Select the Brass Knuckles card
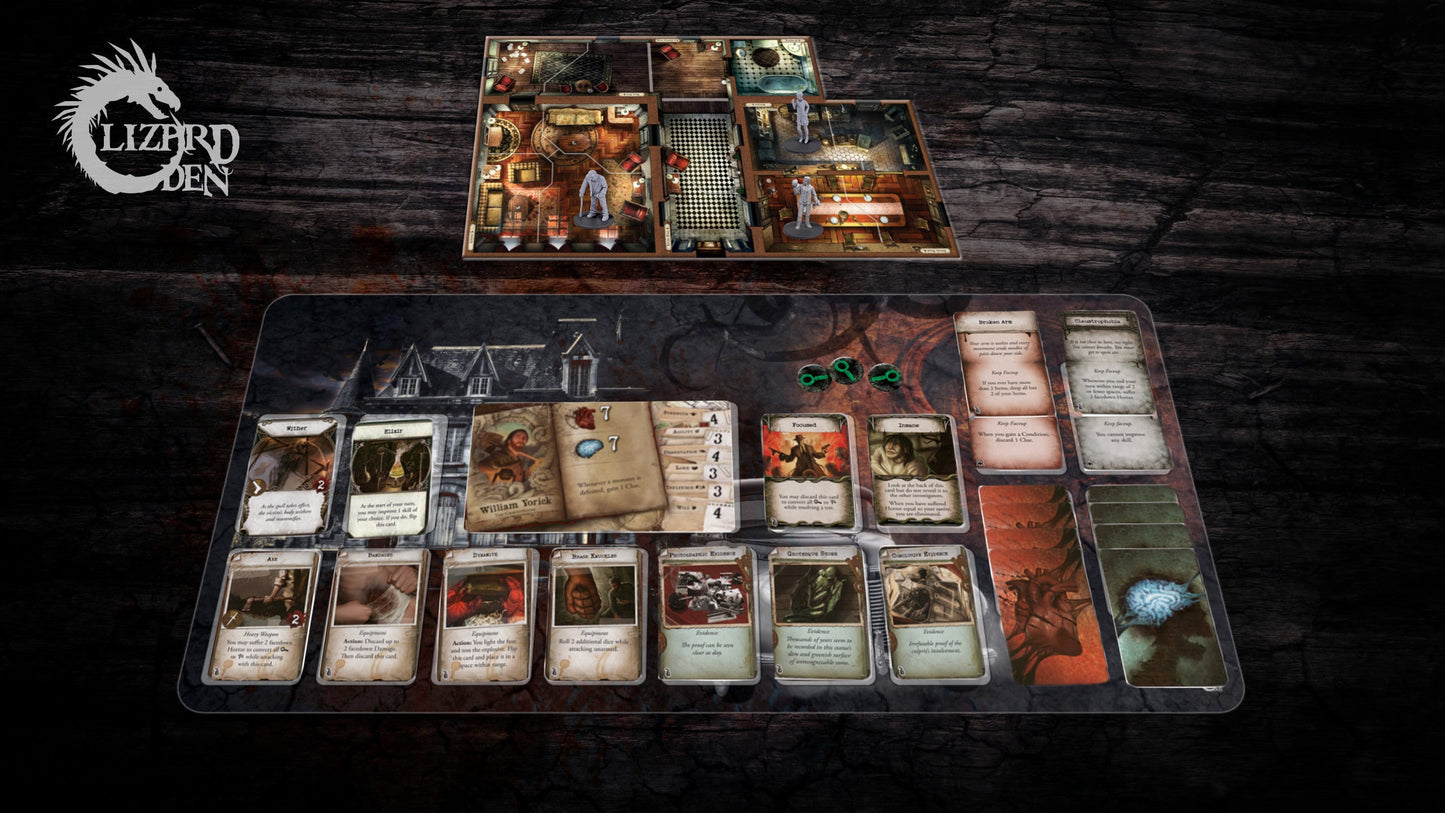Viewport: 1445px width, 813px height. (x=597, y=616)
